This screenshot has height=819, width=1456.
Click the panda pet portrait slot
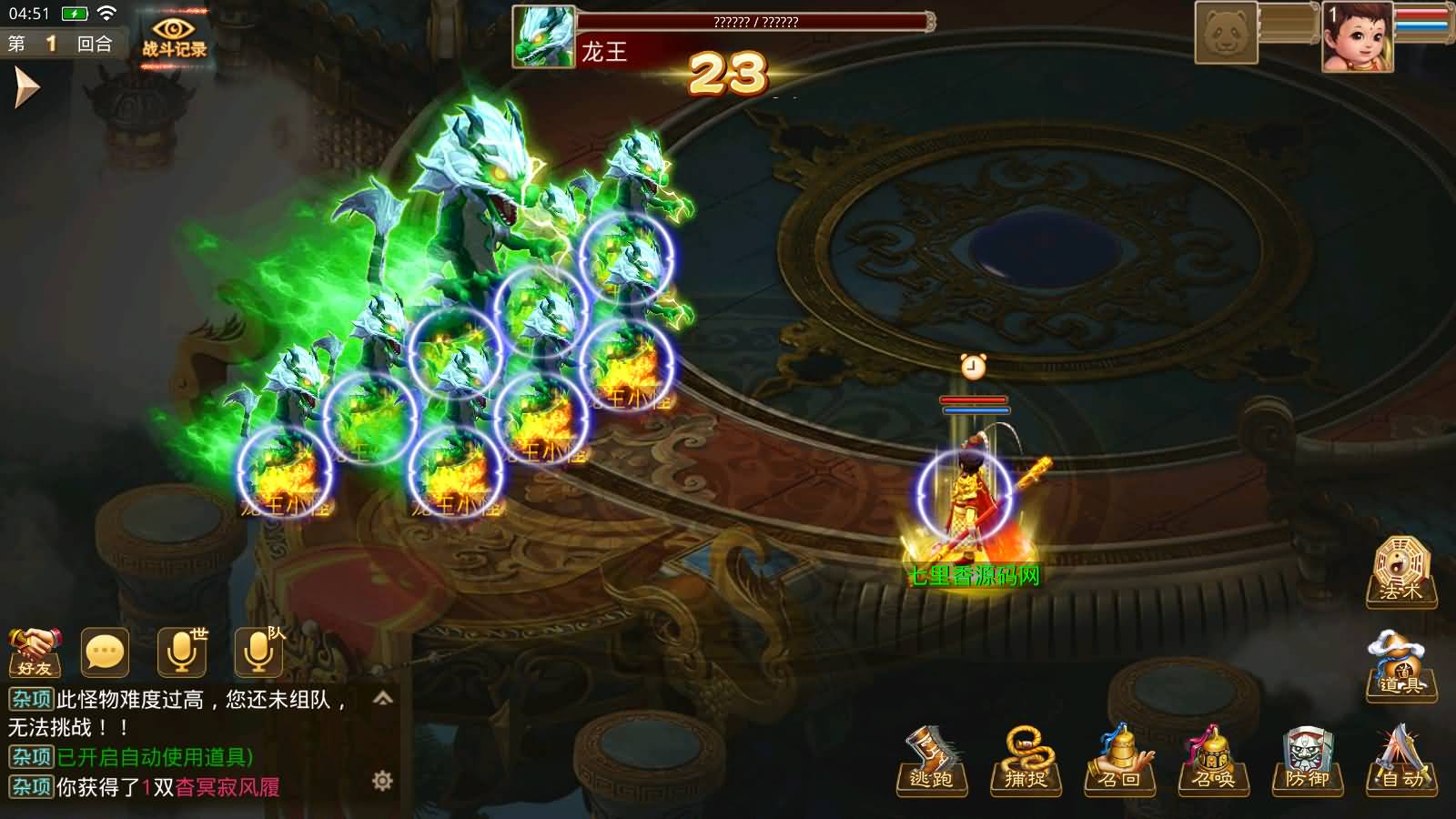pyautogui.click(x=1227, y=34)
